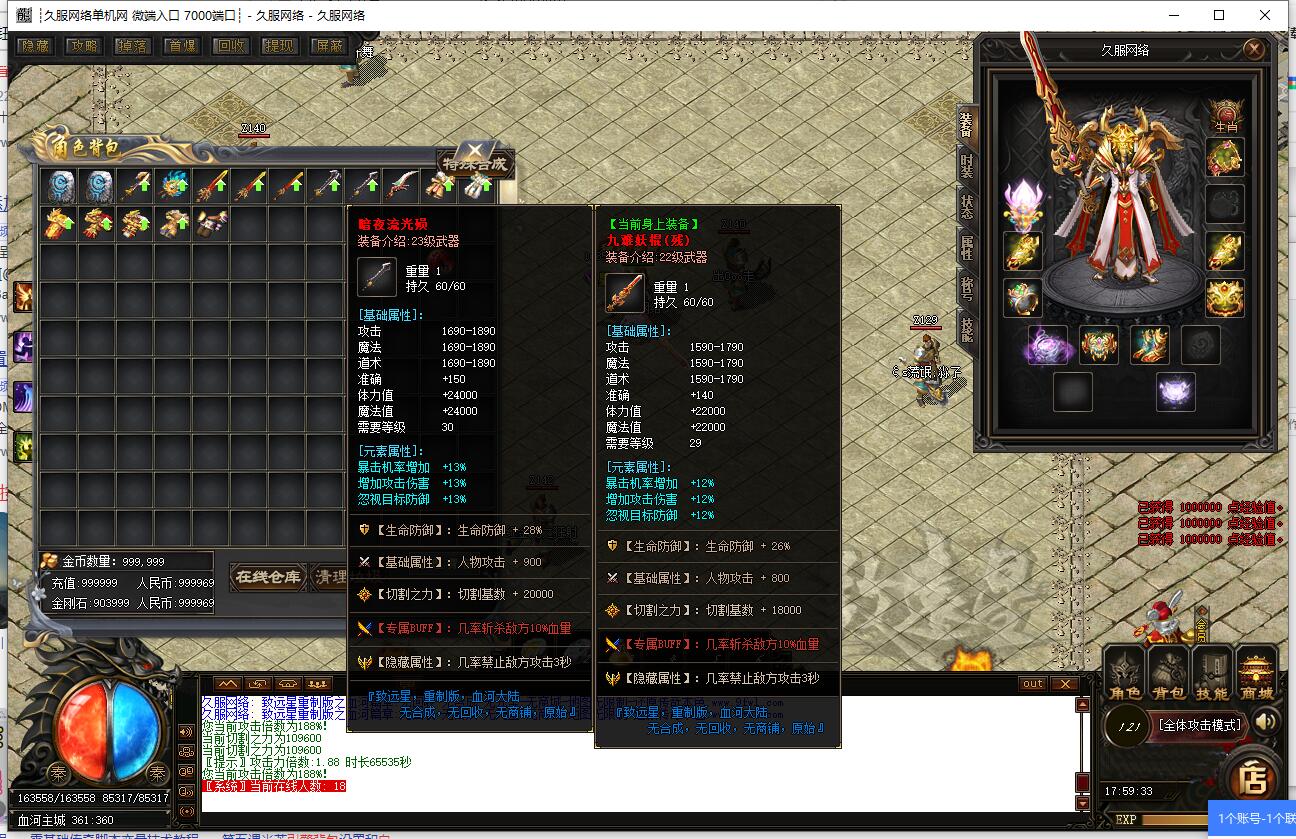Open the 商城 shop from the bottom menu
1296x839 pixels.
1256,676
